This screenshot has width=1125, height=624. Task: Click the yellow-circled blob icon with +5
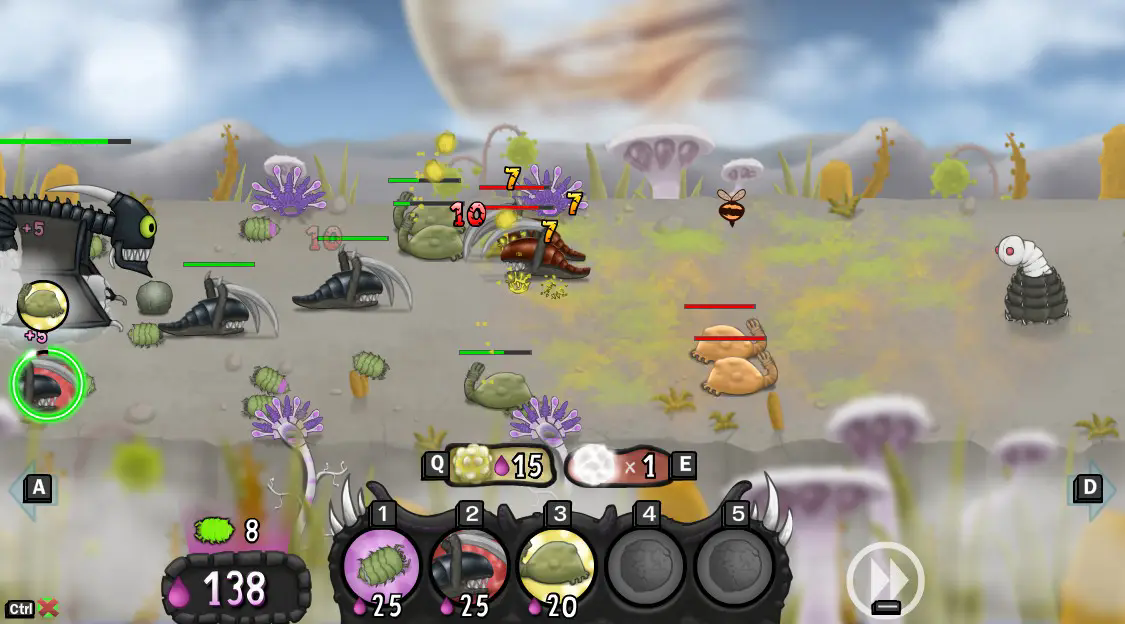pyautogui.click(x=43, y=306)
